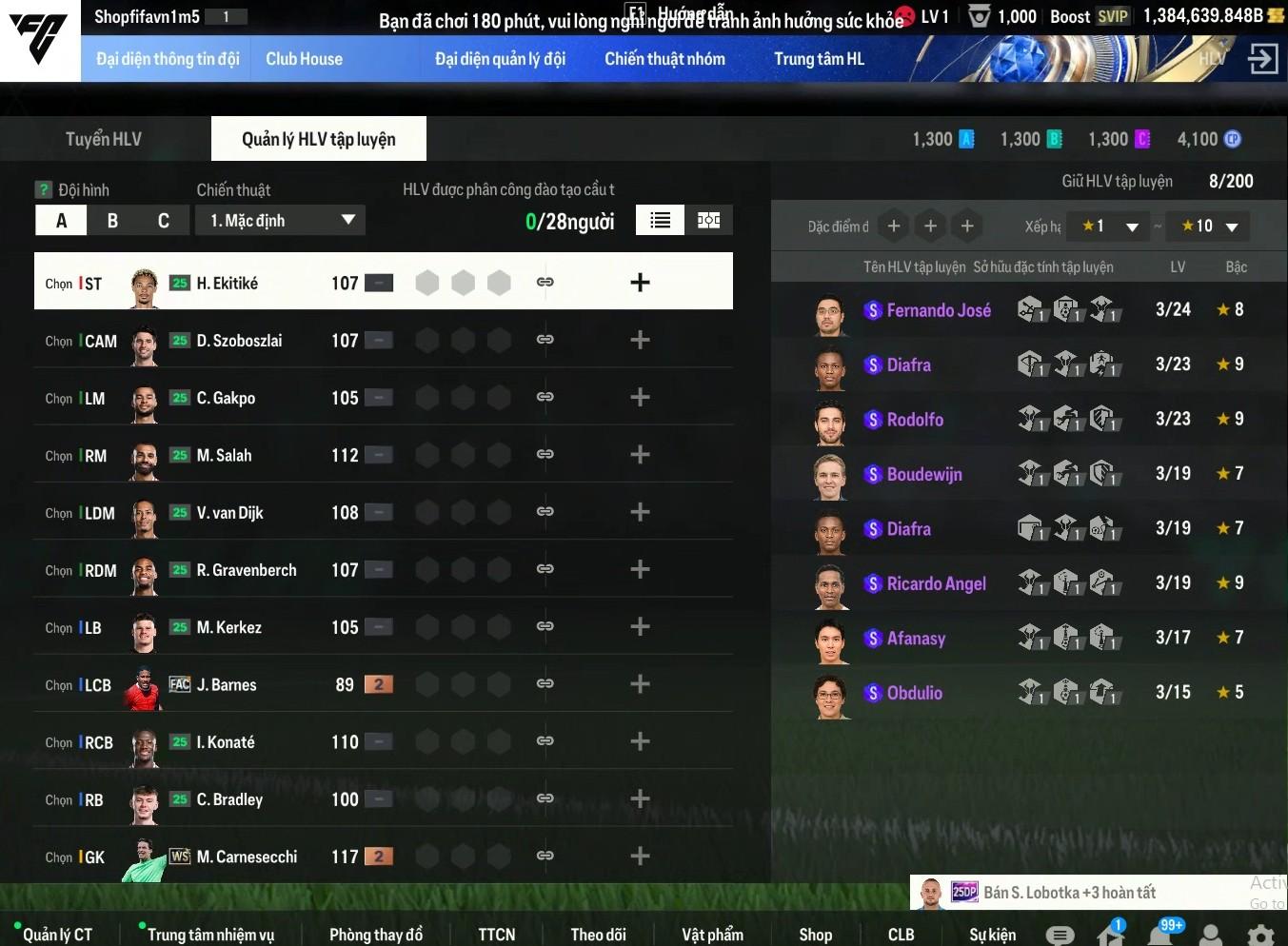Image resolution: width=1288 pixels, height=946 pixels.
Task: Go to Trung tâm HL
Action: (819, 59)
